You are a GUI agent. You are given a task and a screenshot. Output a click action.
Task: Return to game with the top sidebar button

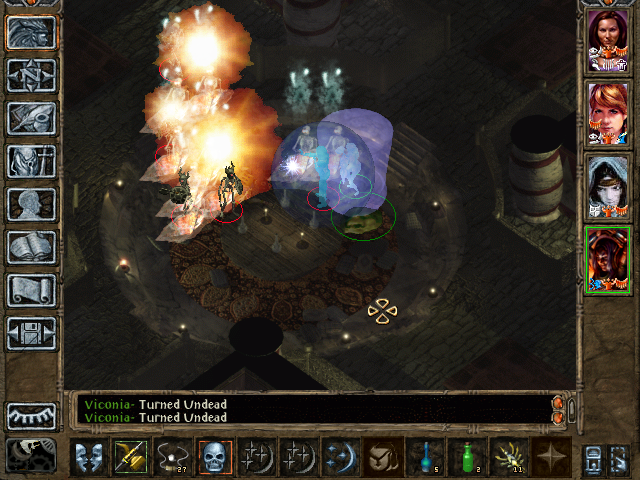click(31, 32)
